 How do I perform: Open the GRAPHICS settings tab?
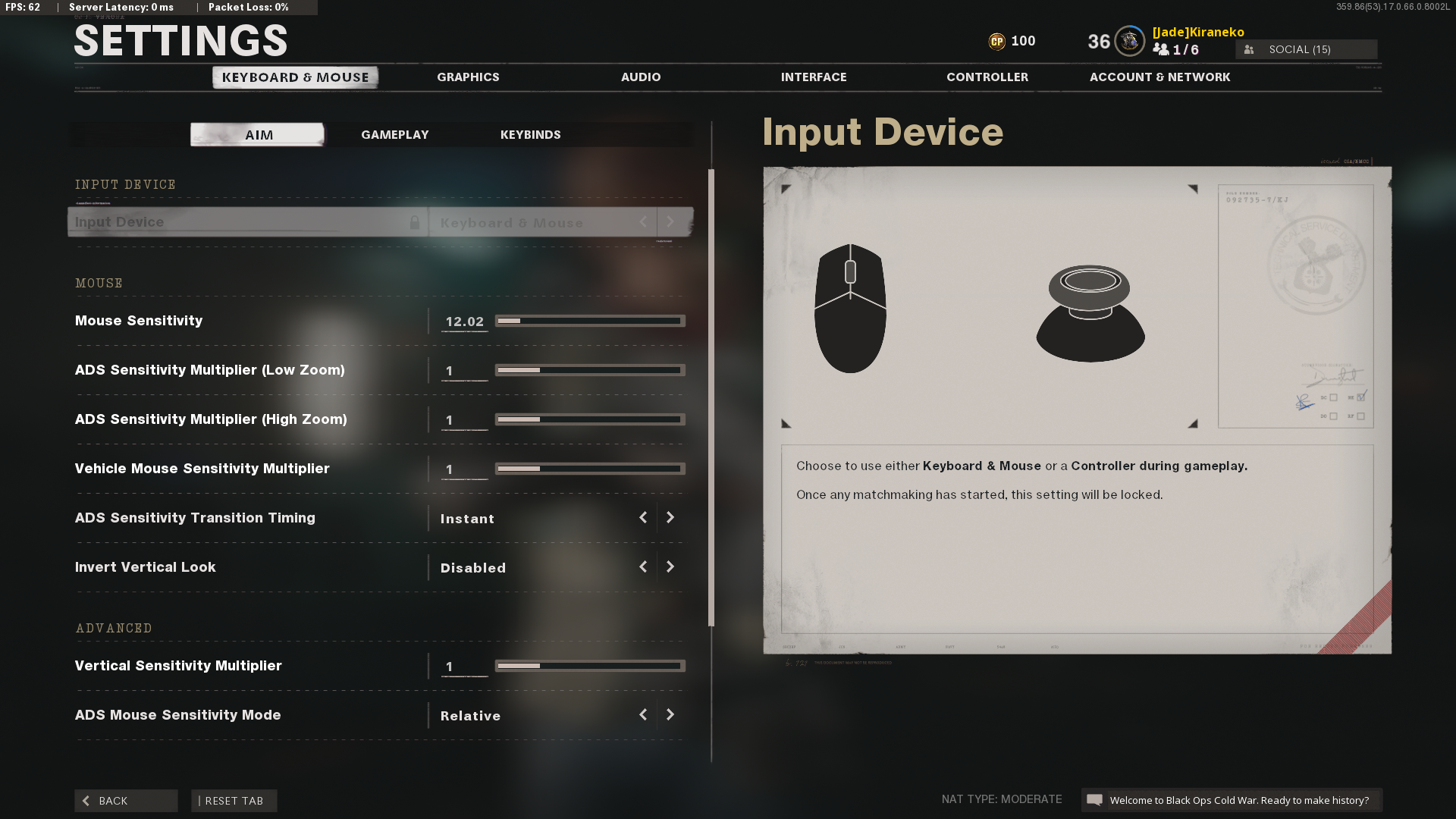coord(468,77)
